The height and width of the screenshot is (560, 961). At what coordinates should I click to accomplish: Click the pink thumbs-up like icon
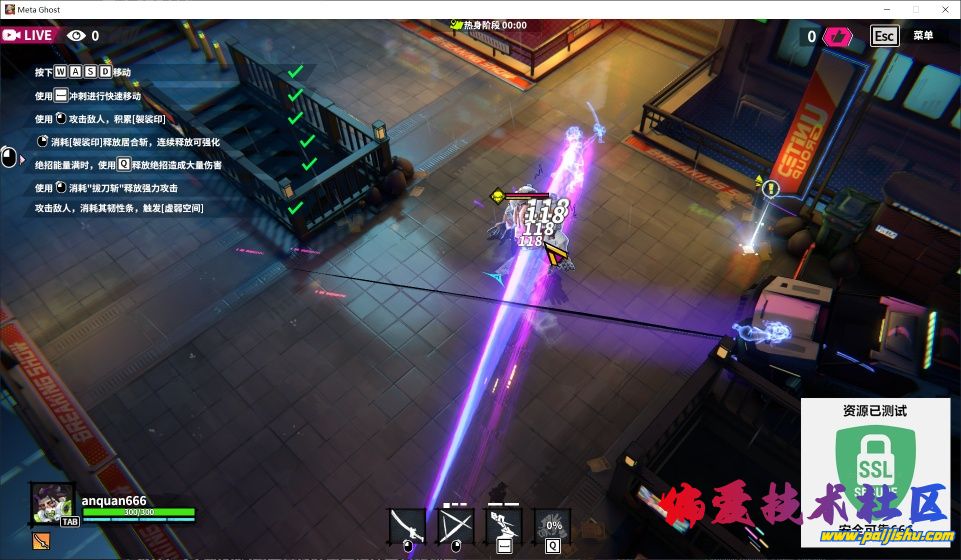[x=838, y=37]
